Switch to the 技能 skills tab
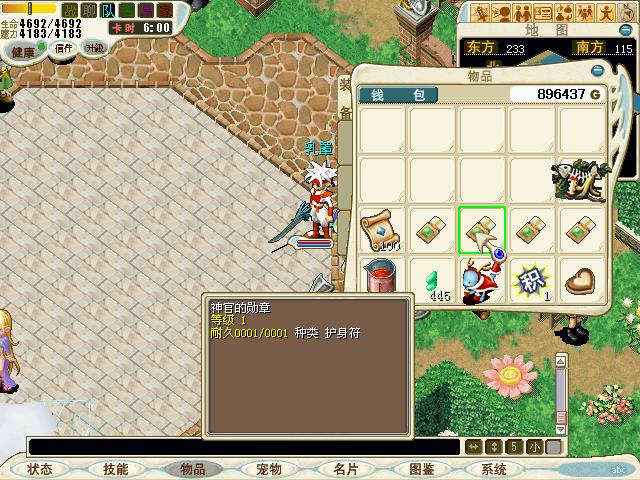This screenshot has width=640, height=480. point(116,469)
